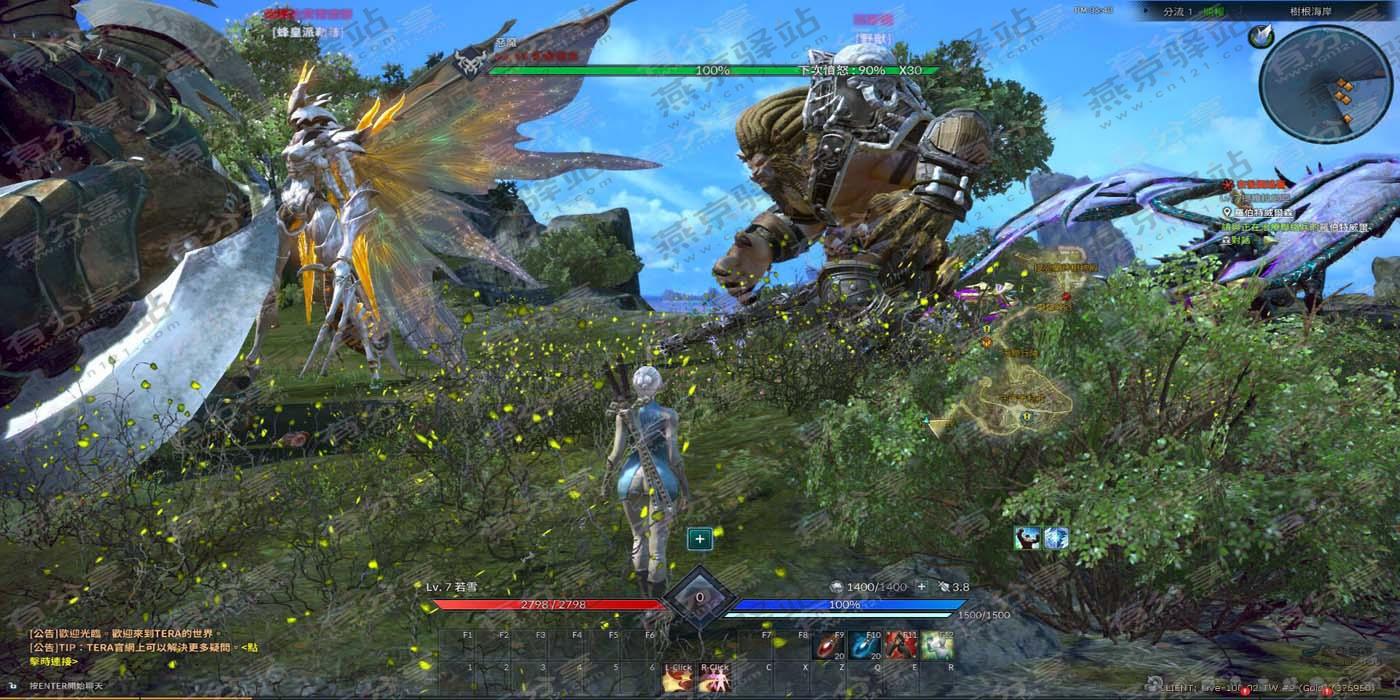Click the small plus button beside 1400/1400

pyautogui.click(x=921, y=587)
